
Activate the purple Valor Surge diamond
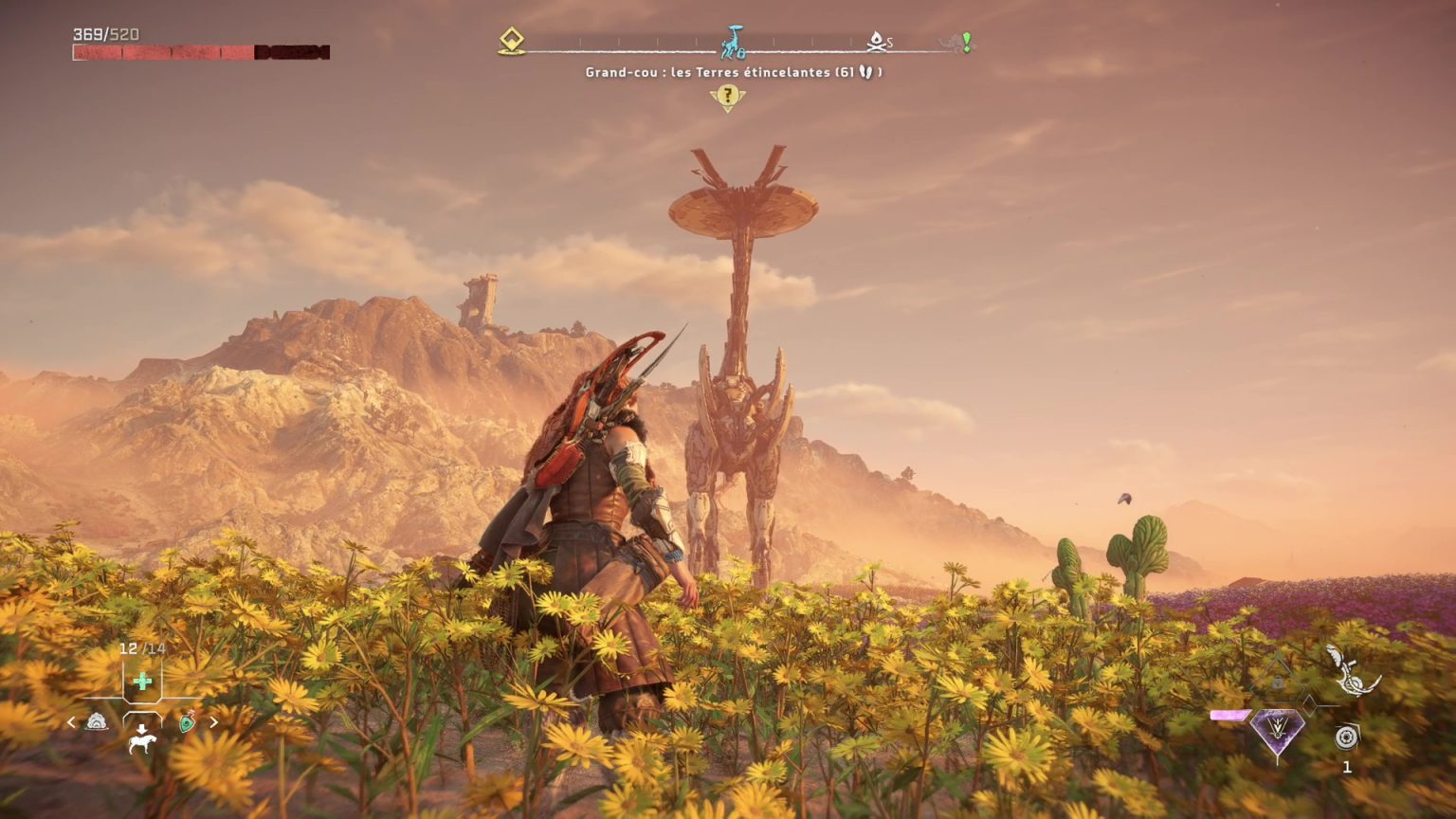point(1277,730)
